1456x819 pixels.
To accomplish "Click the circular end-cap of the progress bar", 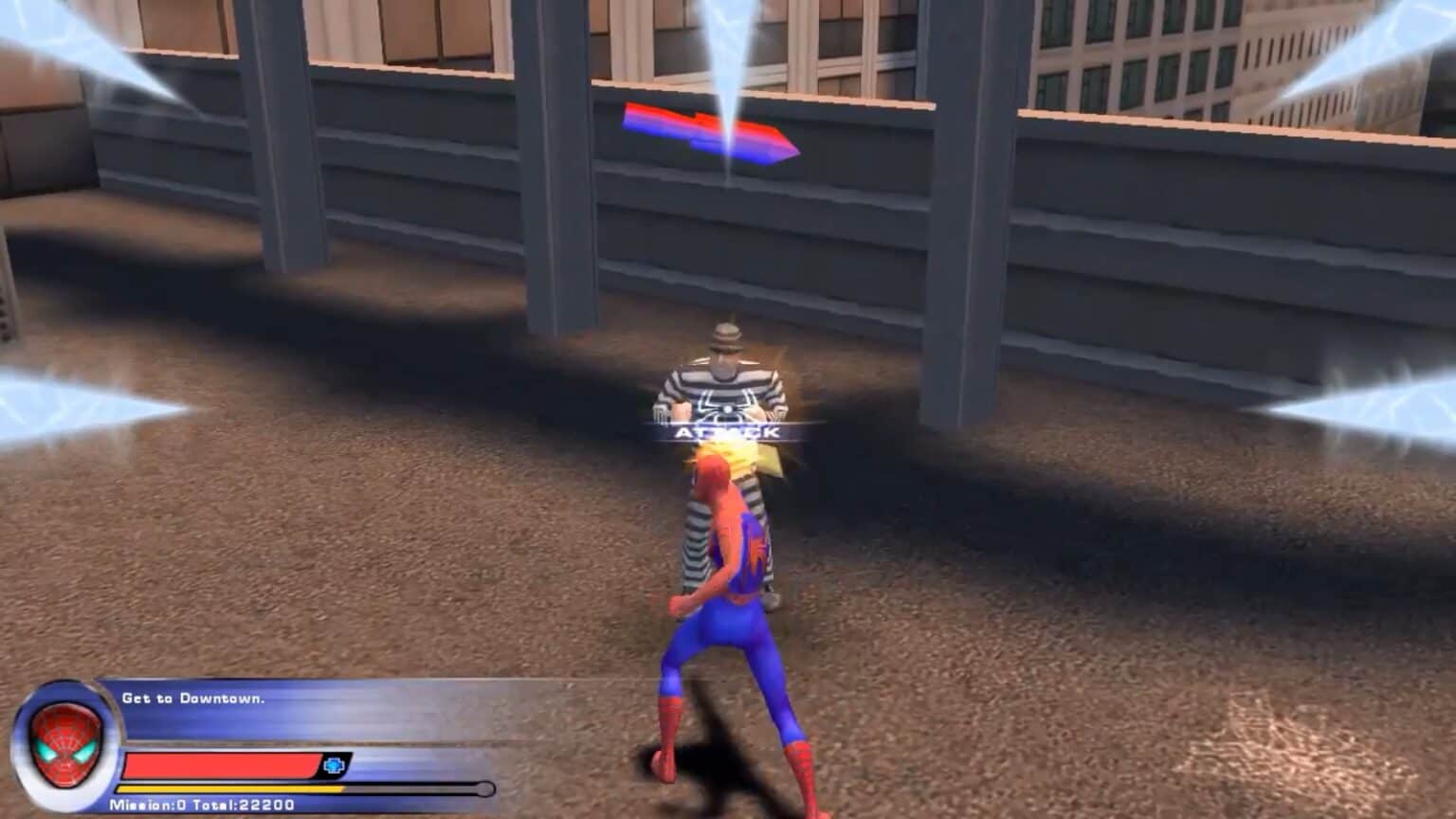I will pos(484,788).
